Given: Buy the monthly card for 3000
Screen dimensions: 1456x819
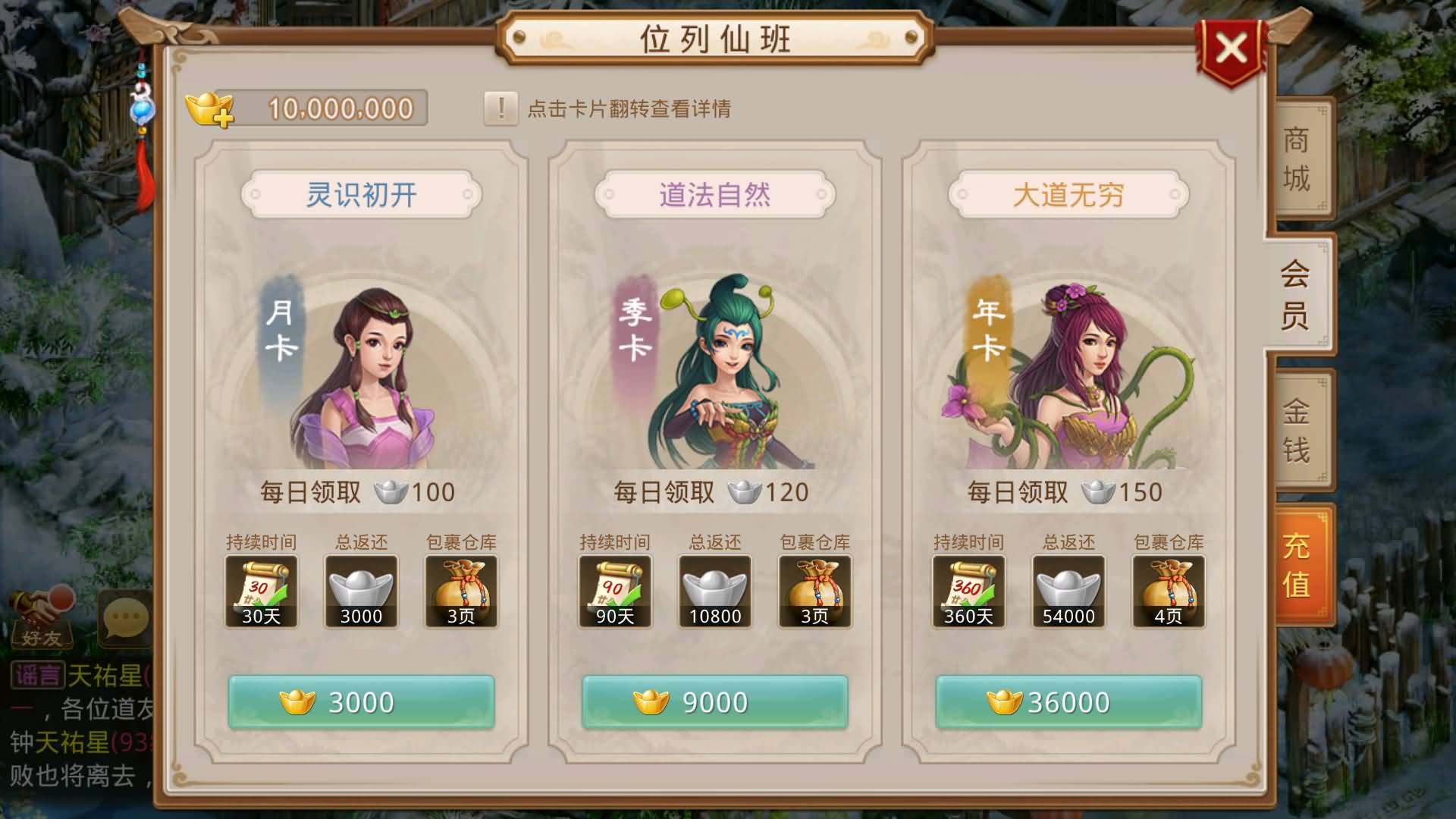Looking at the screenshot, I should pyautogui.click(x=361, y=702).
